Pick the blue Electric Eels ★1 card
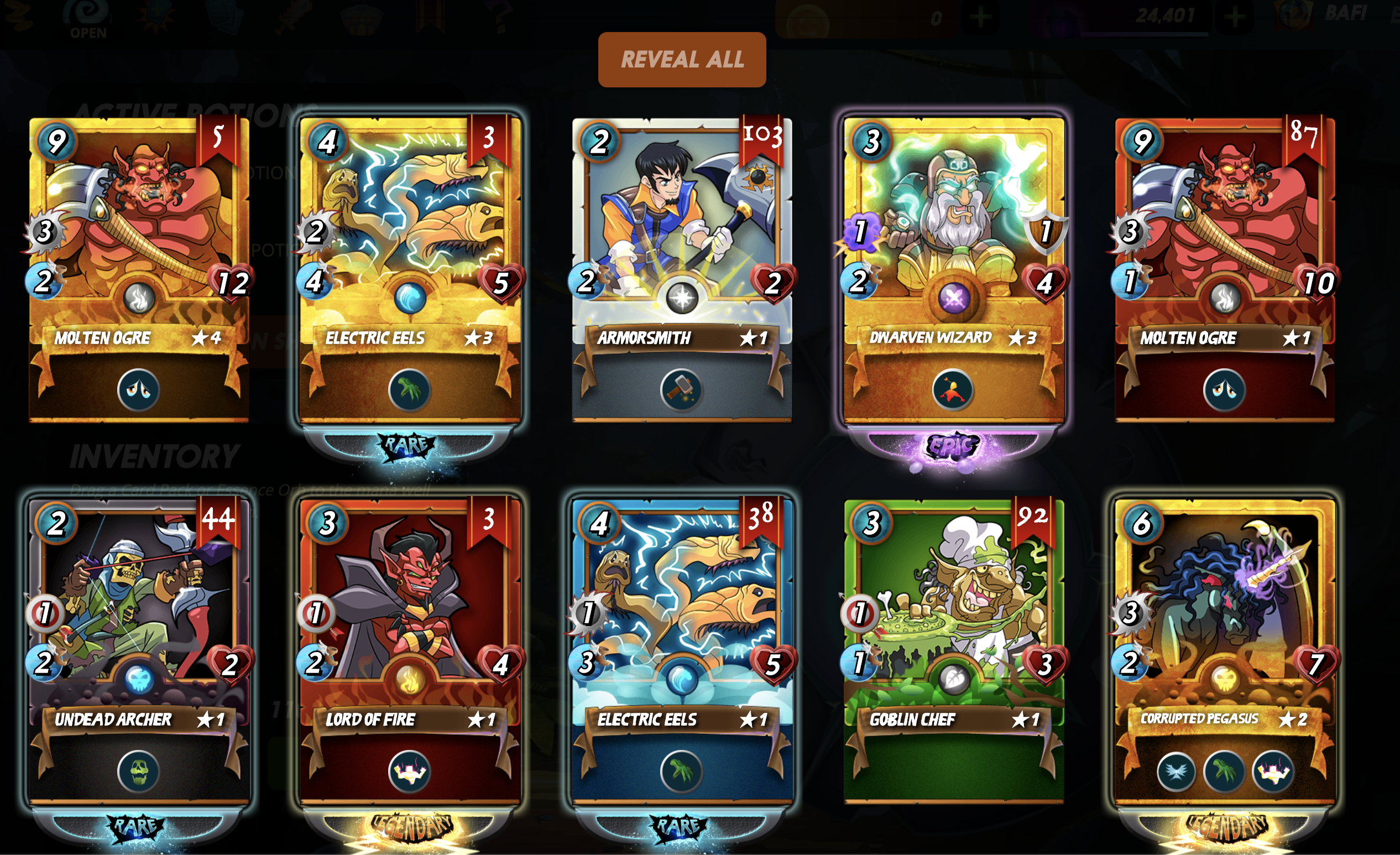The image size is (1400, 855). (x=681, y=619)
